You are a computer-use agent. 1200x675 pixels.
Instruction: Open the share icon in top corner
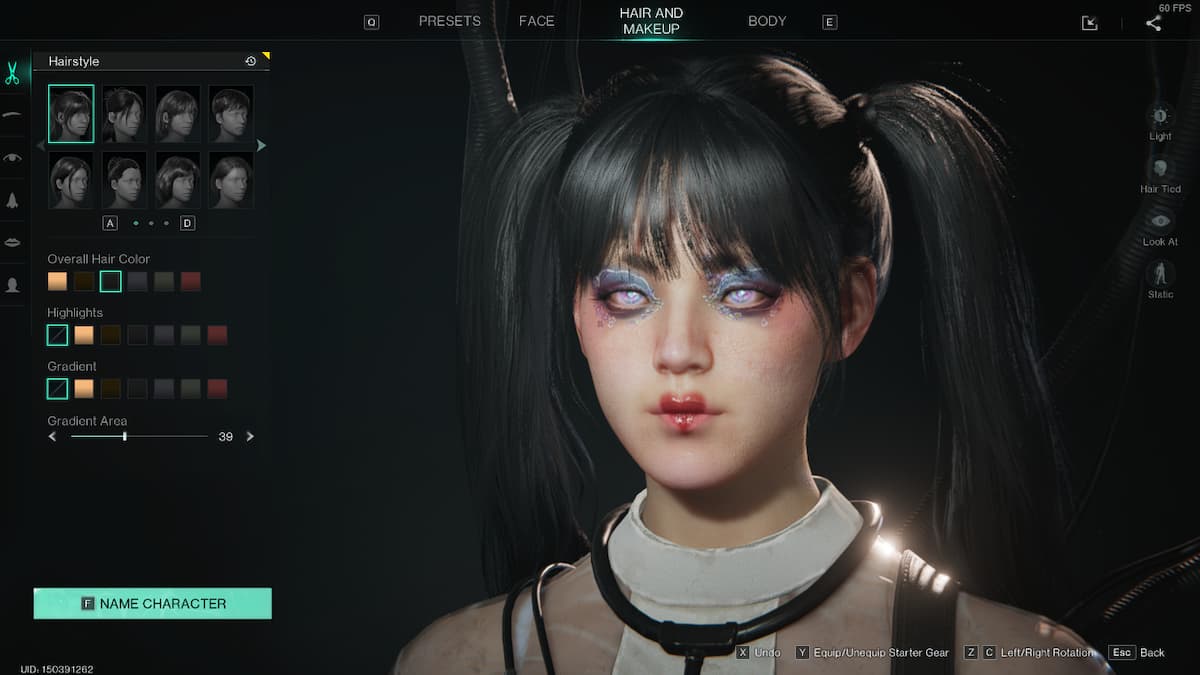click(x=1154, y=23)
